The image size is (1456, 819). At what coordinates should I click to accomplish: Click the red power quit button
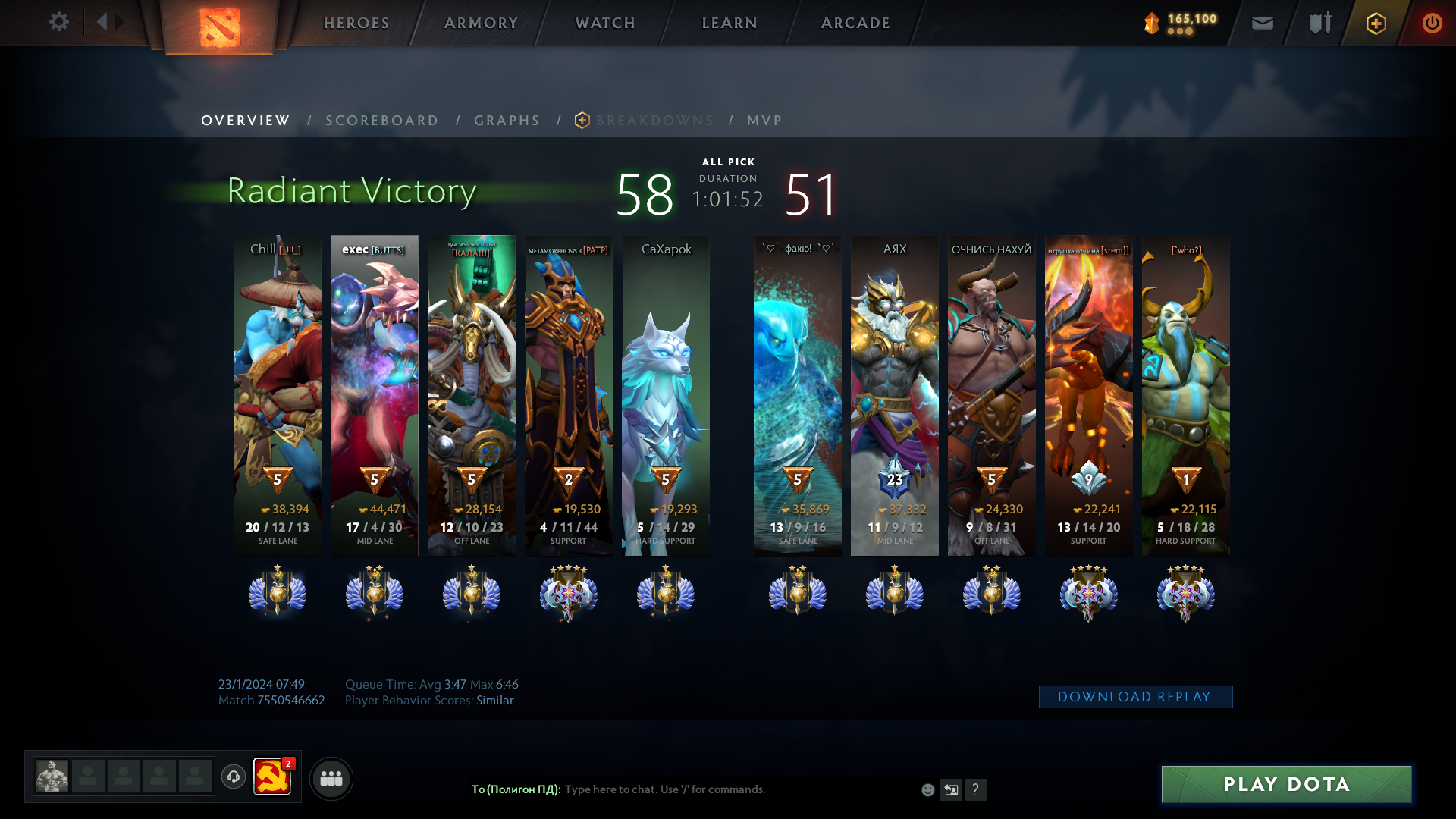pyautogui.click(x=1432, y=24)
